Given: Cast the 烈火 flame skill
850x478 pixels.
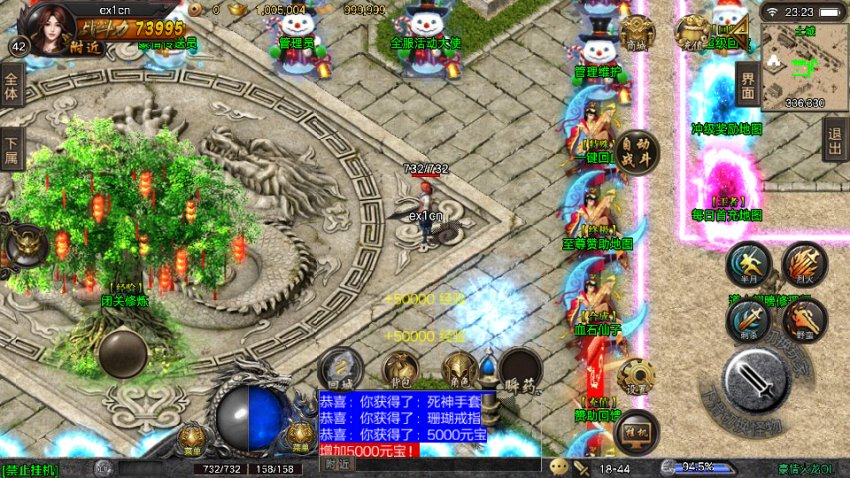Looking at the screenshot, I should [x=804, y=265].
